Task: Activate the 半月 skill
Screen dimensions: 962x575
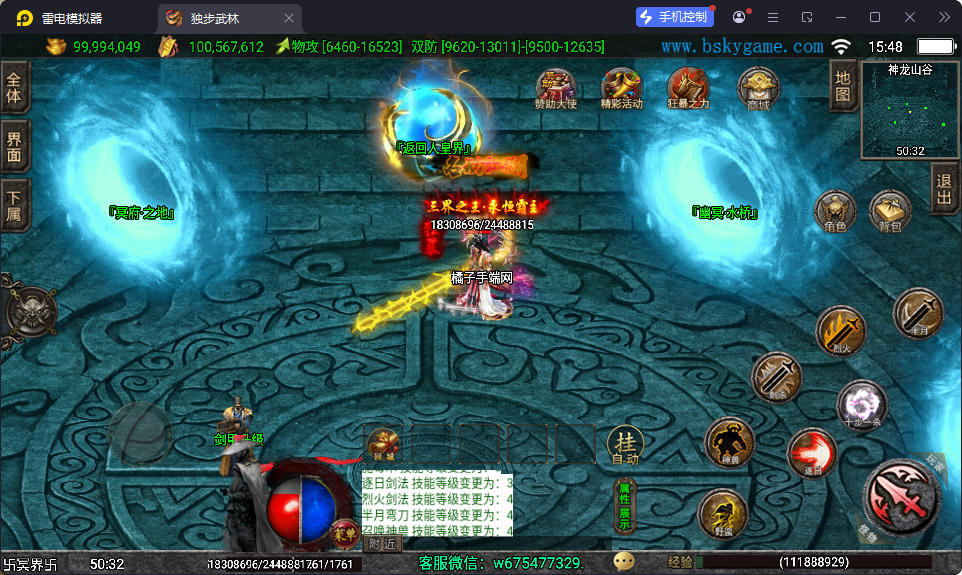Action: click(918, 313)
